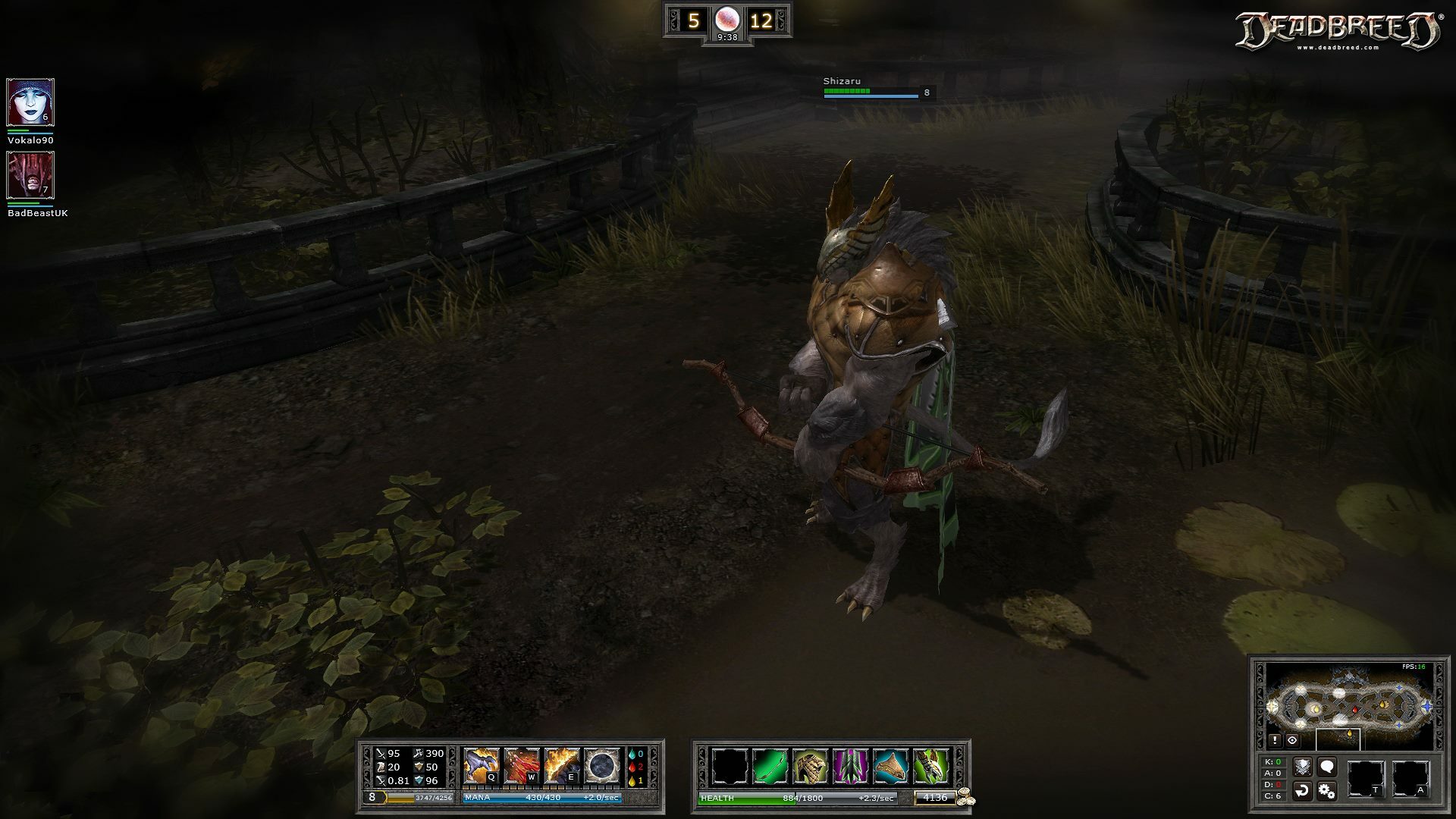
Task: Click the golden scale armor item
Action: pyautogui.click(x=810, y=766)
